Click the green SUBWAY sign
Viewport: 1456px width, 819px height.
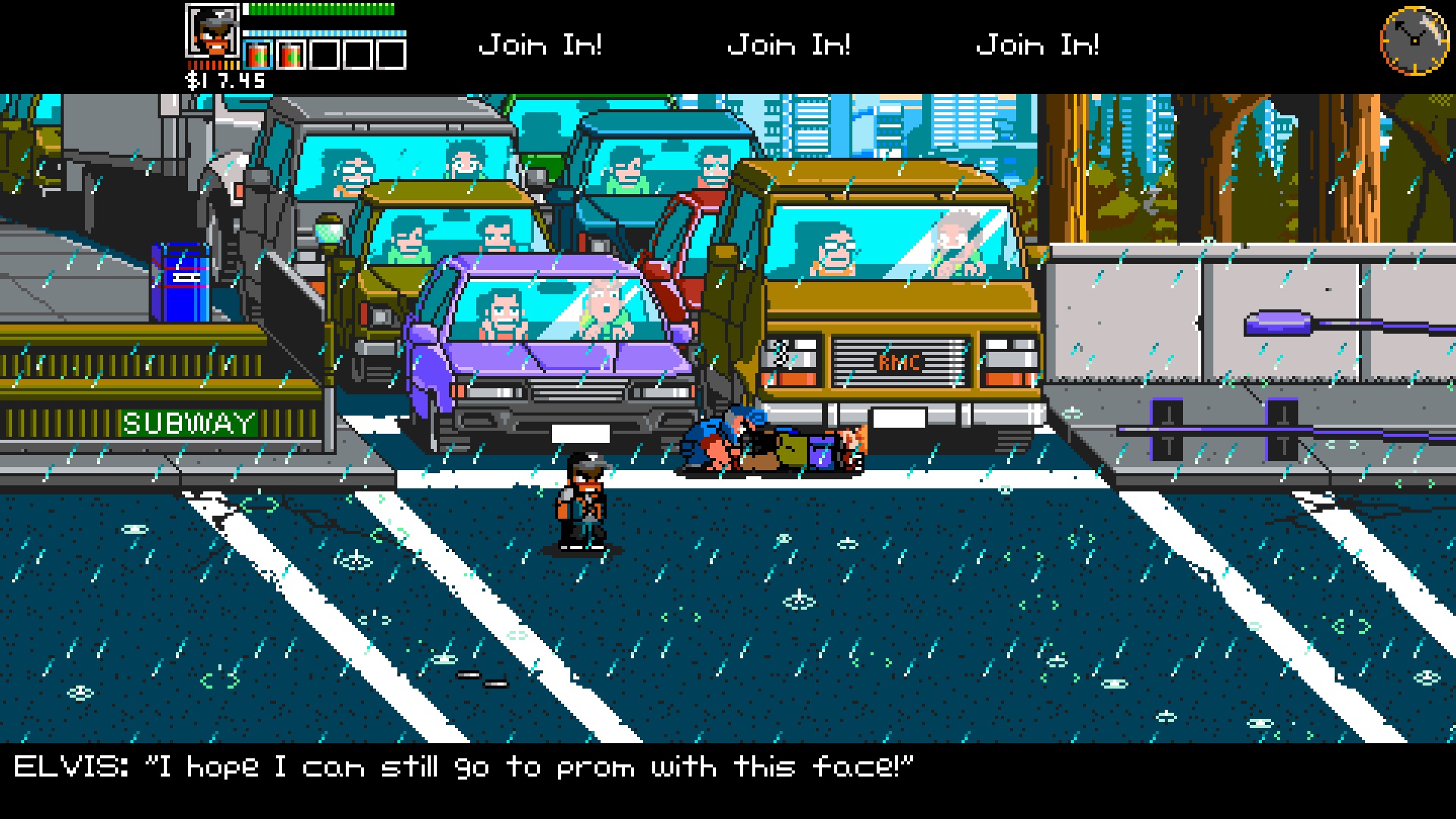[x=188, y=422]
